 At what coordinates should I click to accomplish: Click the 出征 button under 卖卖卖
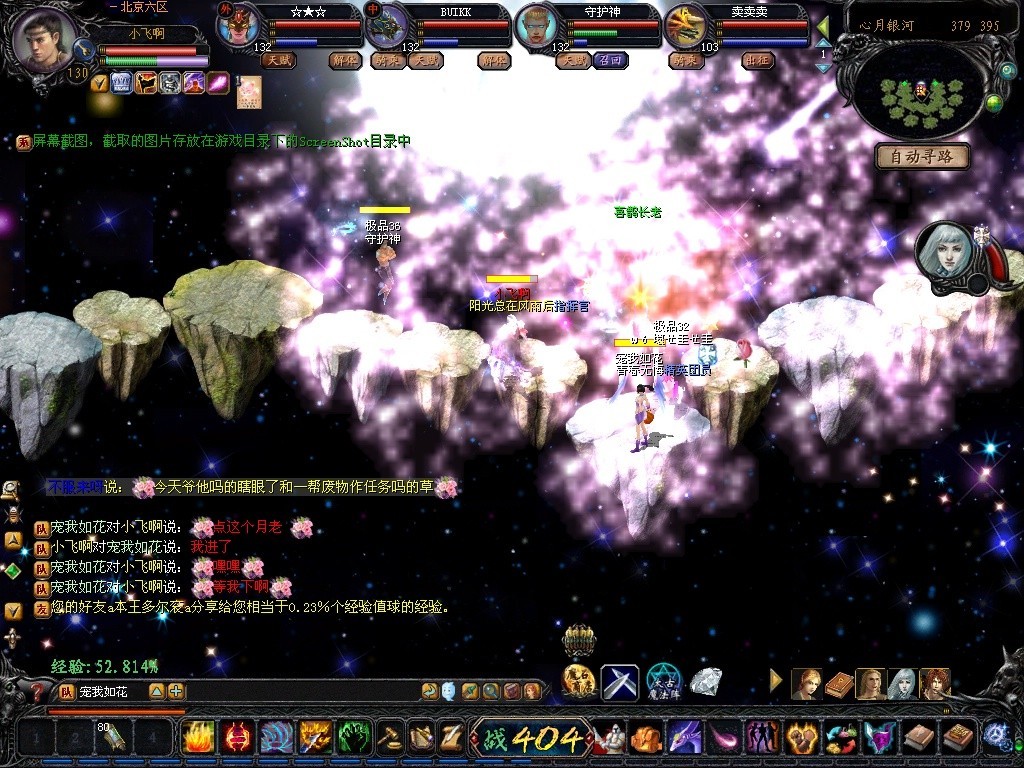pyautogui.click(x=759, y=60)
